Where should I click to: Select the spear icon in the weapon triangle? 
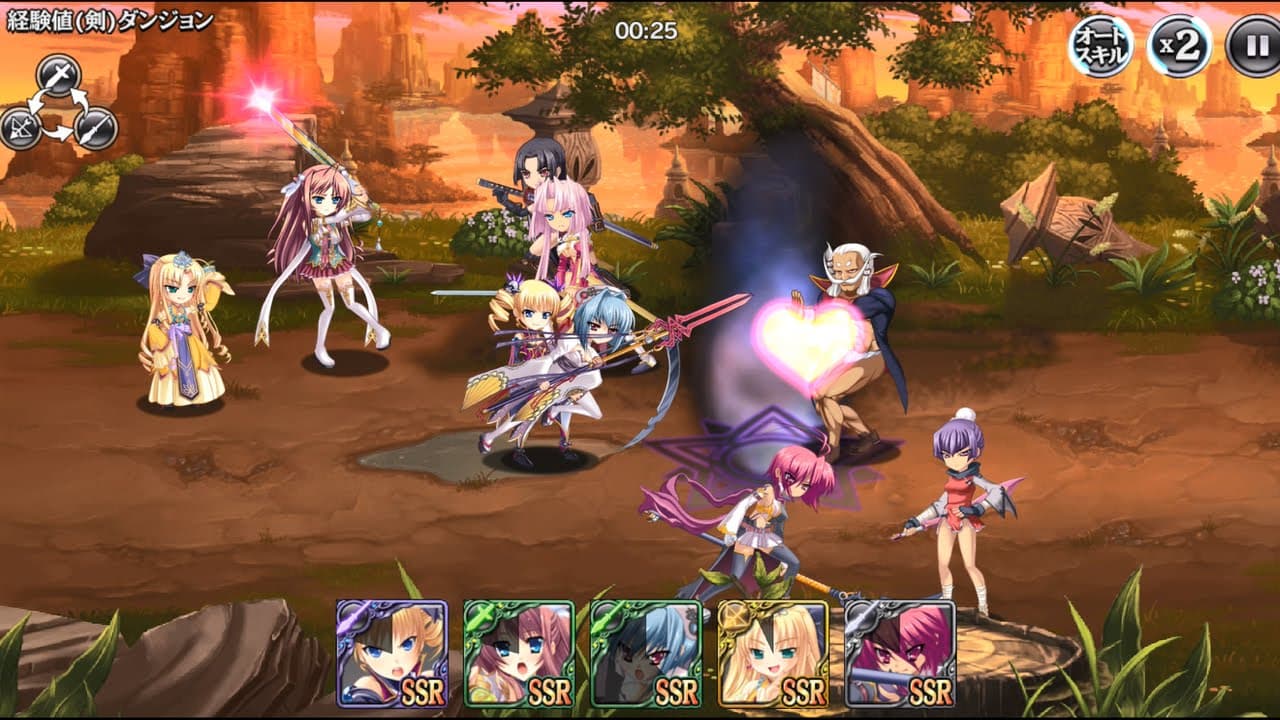pos(93,128)
